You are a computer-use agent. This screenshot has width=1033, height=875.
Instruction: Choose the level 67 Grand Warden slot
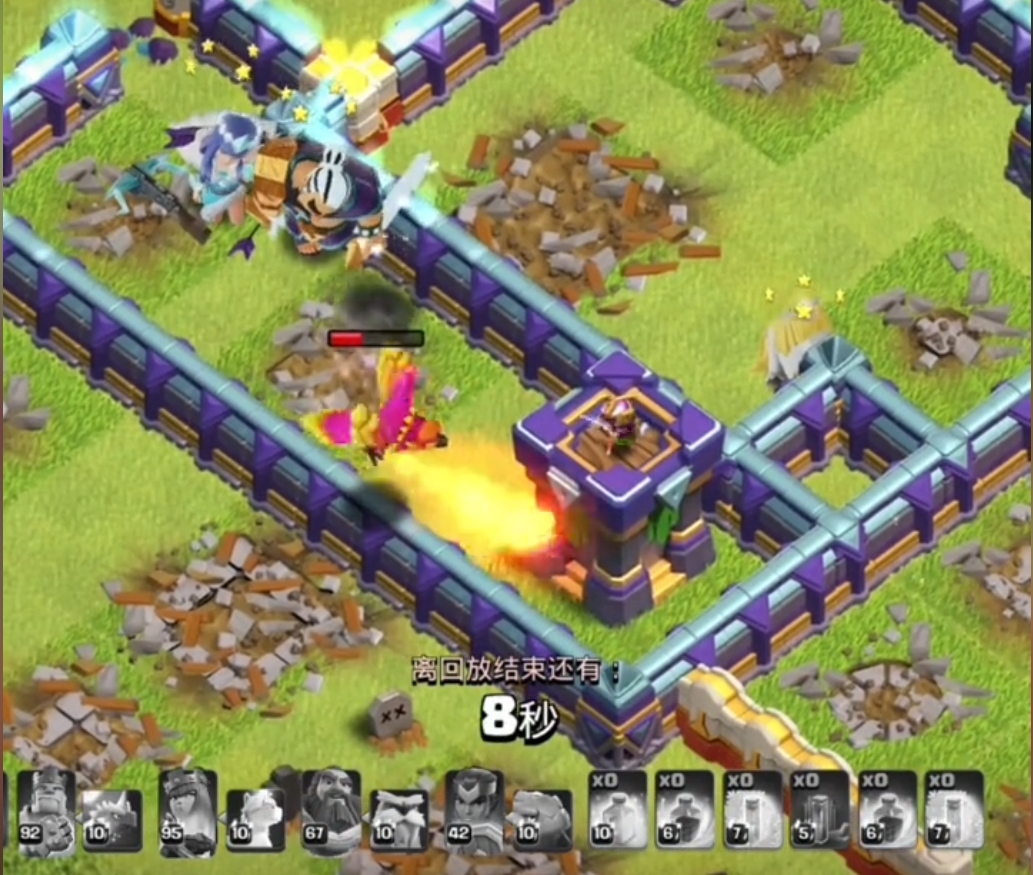[x=330, y=812]
